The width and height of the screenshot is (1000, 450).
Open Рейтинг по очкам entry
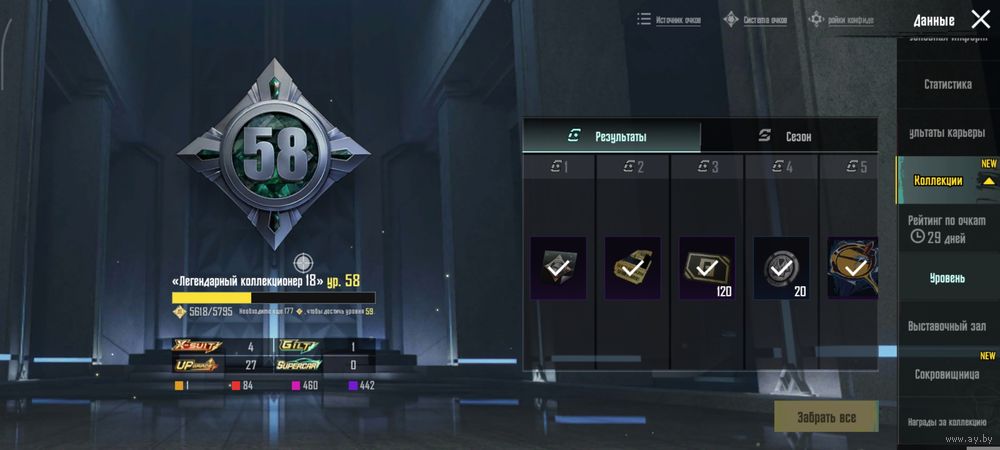[x=947, y=228]
